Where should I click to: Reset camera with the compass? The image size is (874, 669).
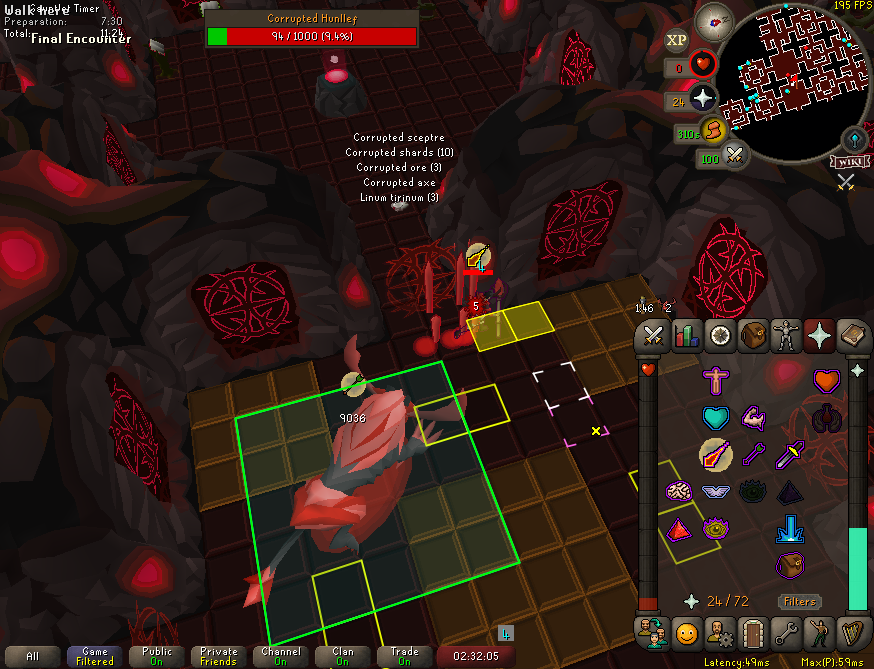714,19
